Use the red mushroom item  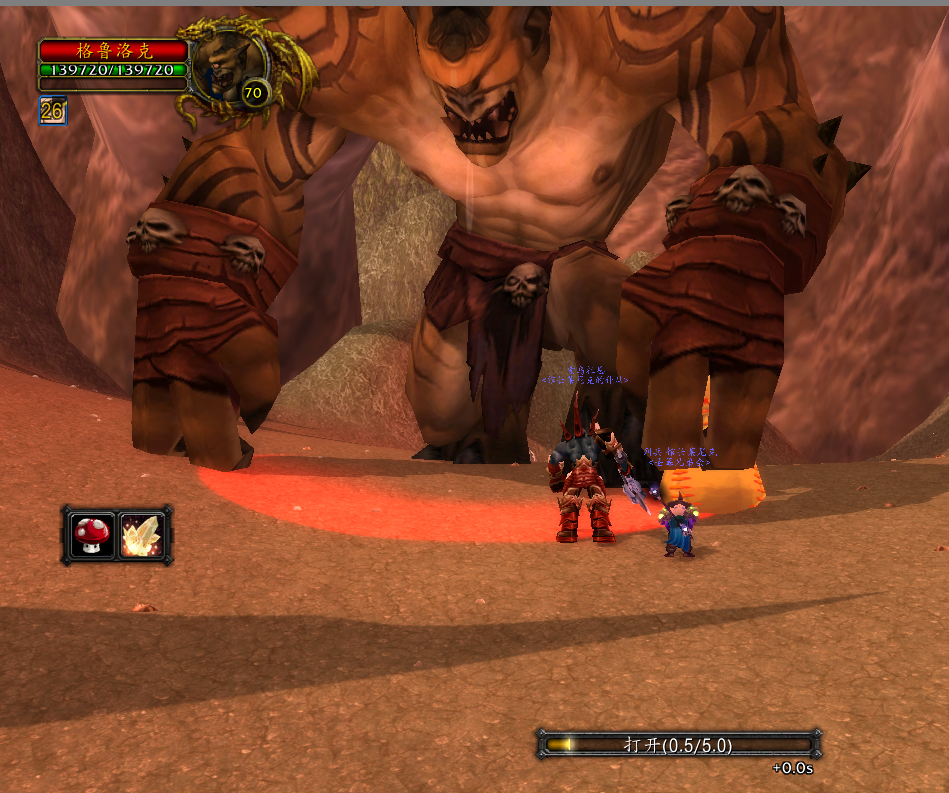(92, 535)
